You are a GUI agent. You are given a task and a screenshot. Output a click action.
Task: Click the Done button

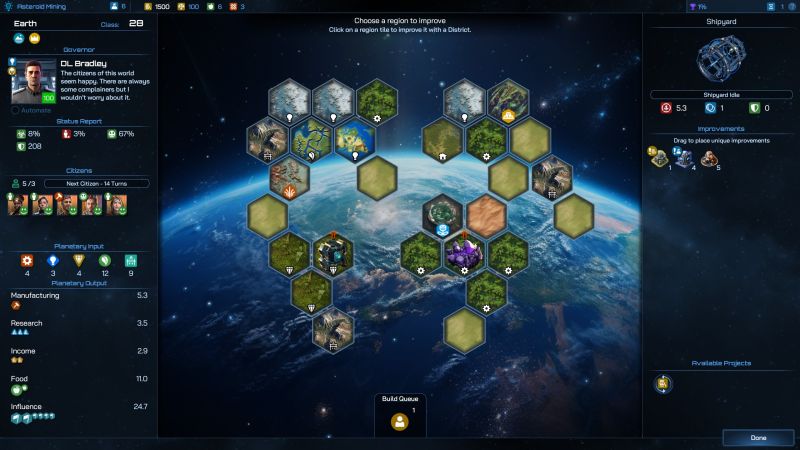click(x=758, y=438)
